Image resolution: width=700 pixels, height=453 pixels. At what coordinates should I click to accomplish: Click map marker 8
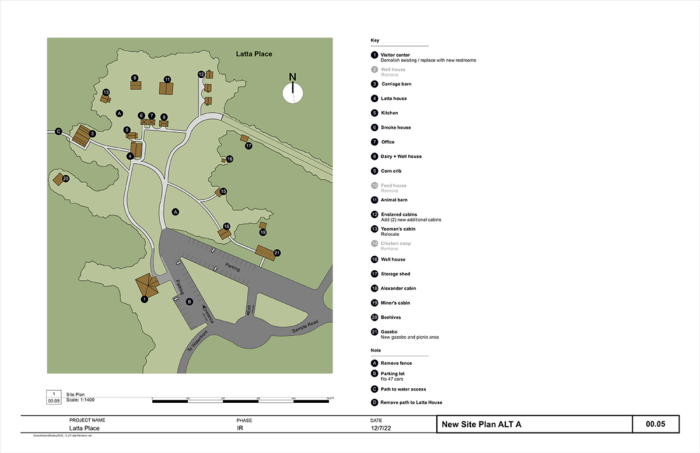tap(164, 117)
